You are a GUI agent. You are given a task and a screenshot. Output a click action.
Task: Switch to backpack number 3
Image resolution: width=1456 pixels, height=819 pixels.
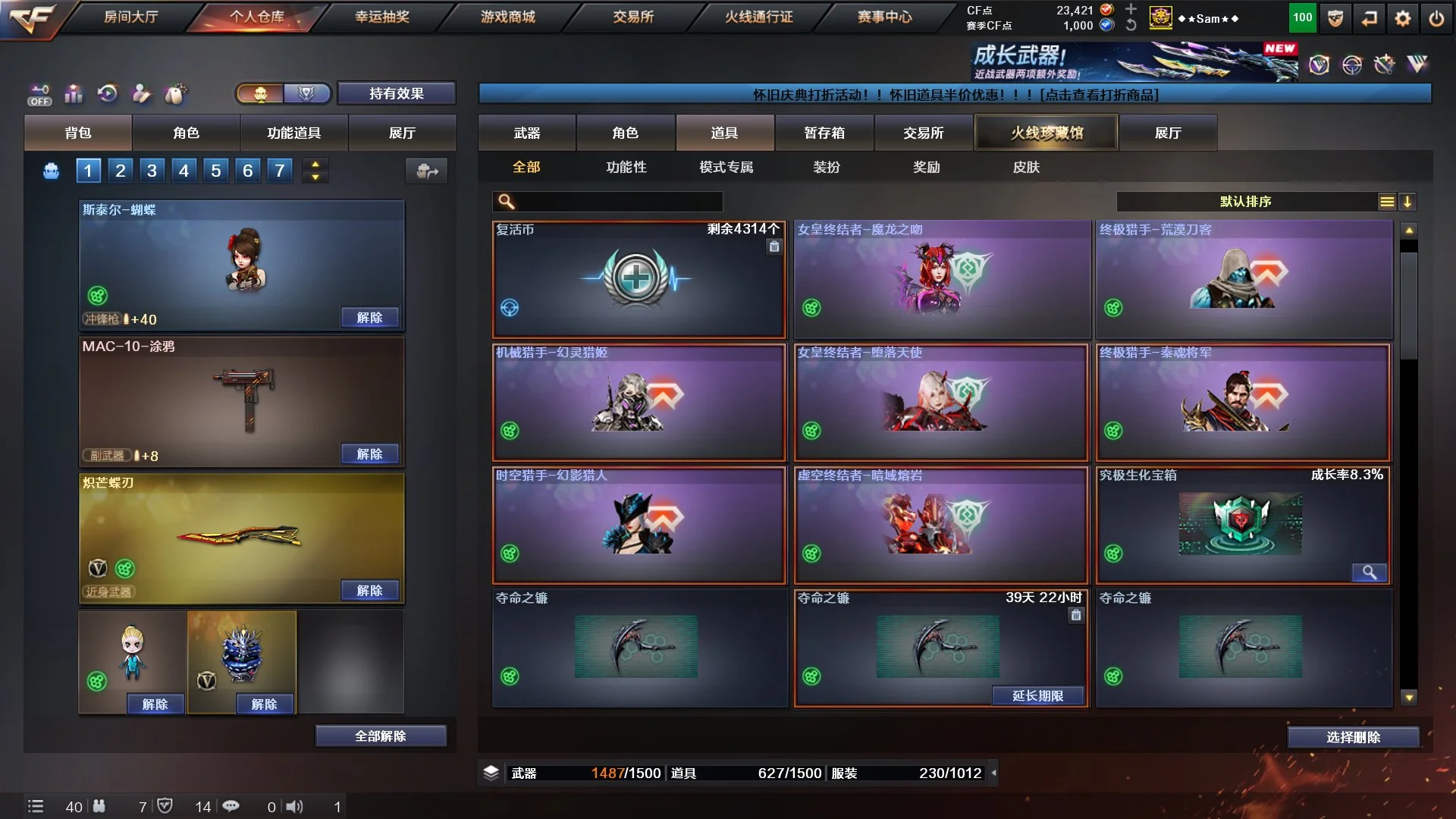coord(152,171)
